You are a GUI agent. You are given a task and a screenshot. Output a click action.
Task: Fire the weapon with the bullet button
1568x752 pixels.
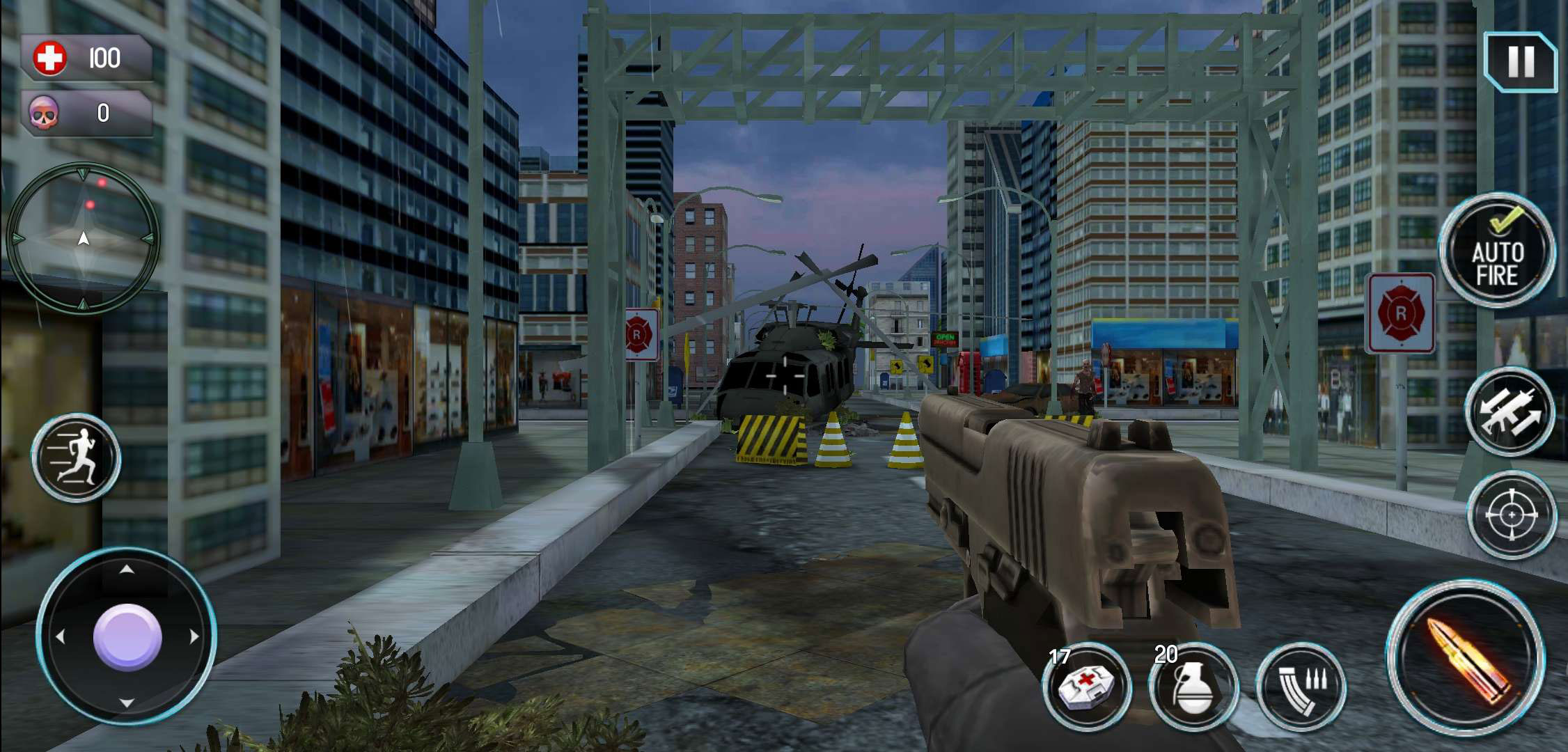(x=1466, y=659)
